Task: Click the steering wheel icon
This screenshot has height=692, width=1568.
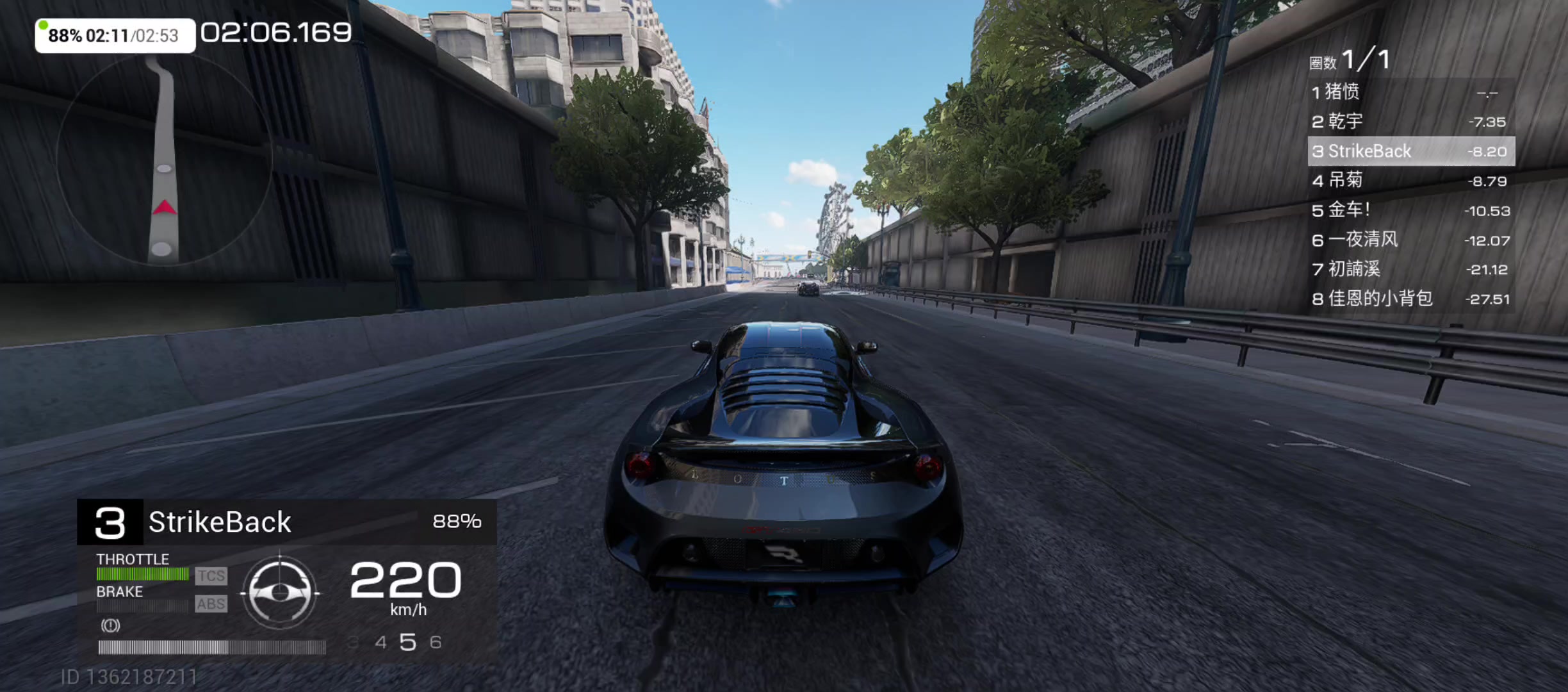Action: click(280, 592)
